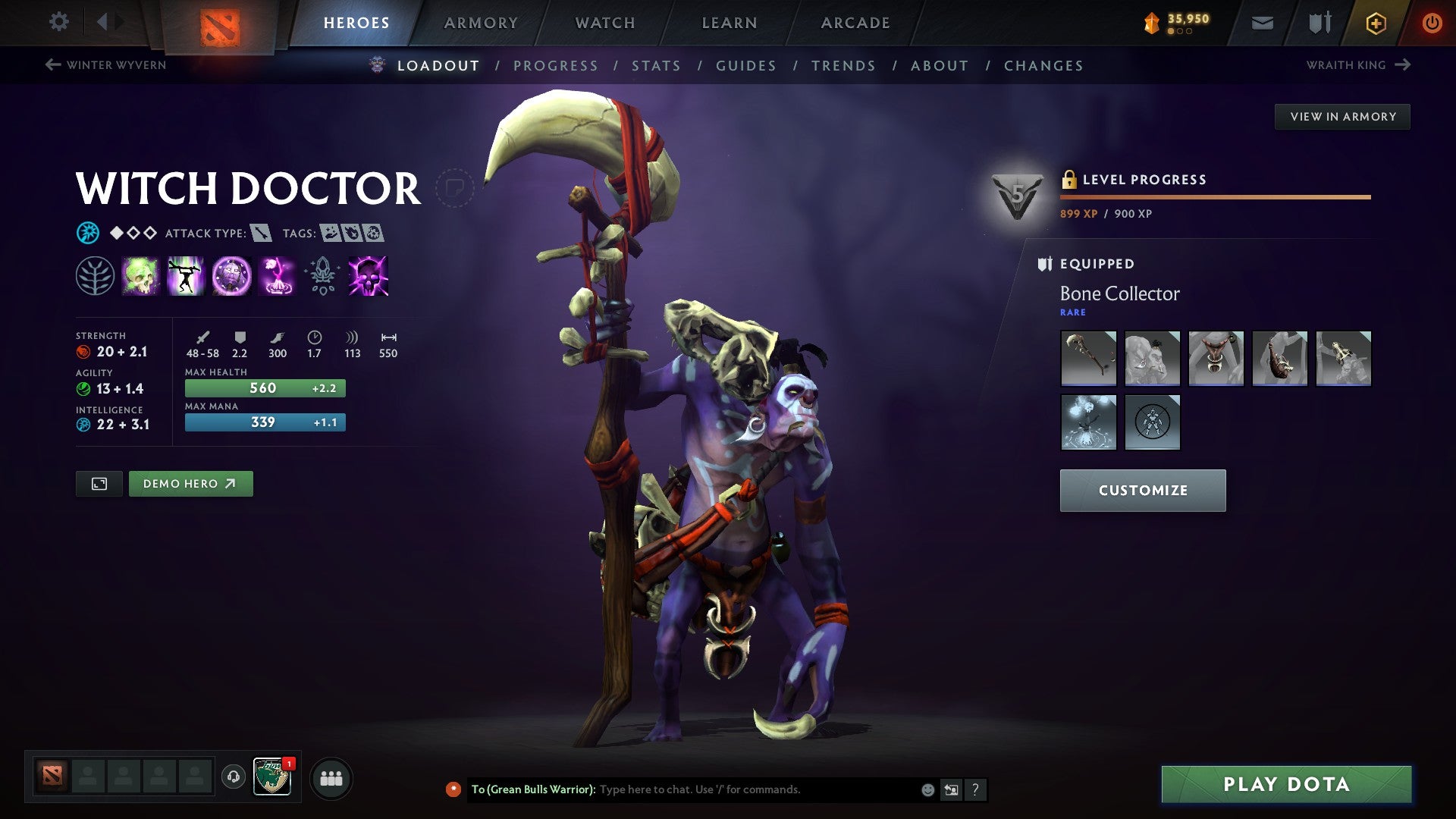Open the Dota Plus hexagon icon
Viewport: 1456px width, 819px height.
[x=1376, y=23]
